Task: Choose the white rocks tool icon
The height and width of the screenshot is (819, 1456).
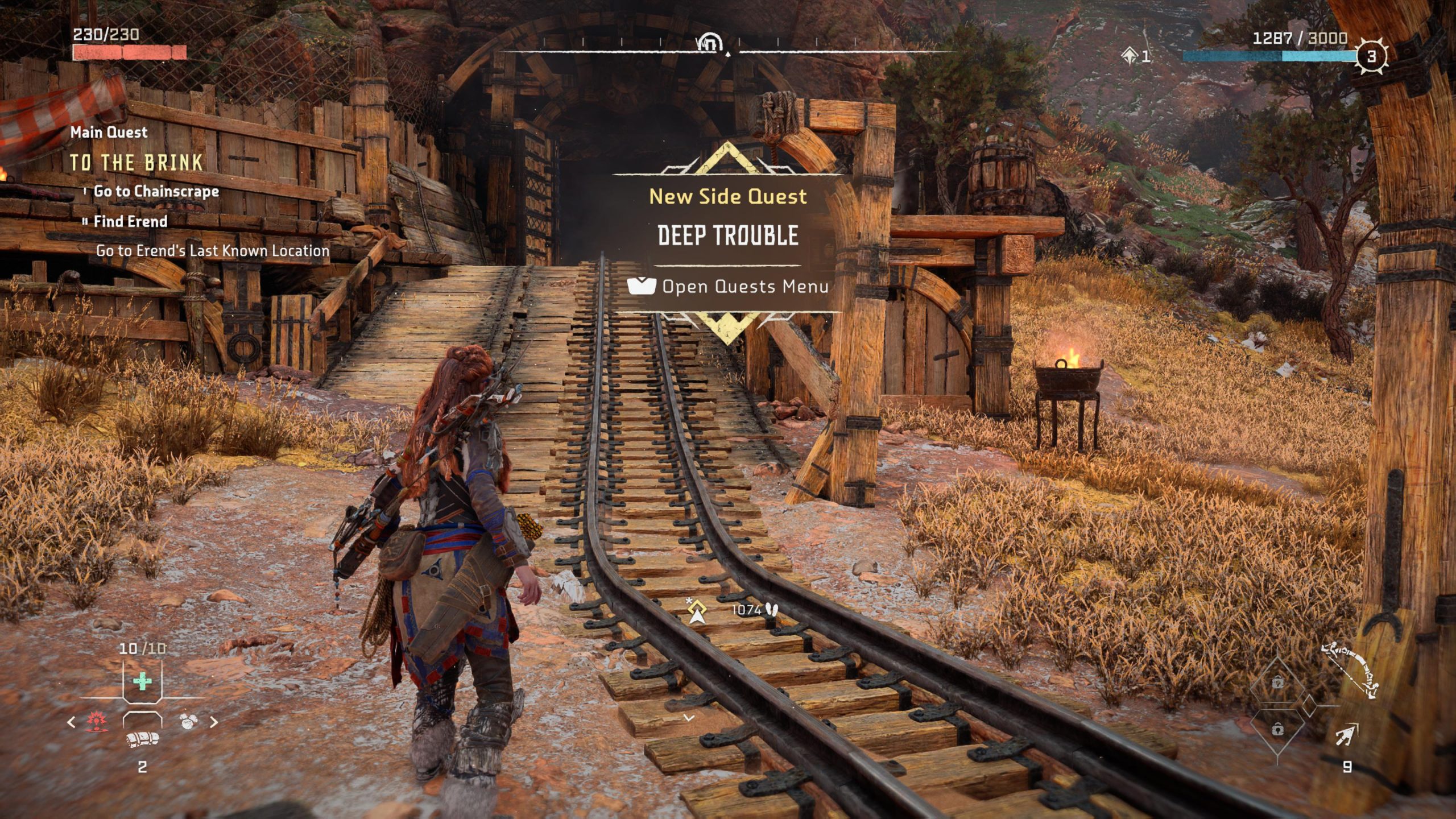Action: (188, 722)
